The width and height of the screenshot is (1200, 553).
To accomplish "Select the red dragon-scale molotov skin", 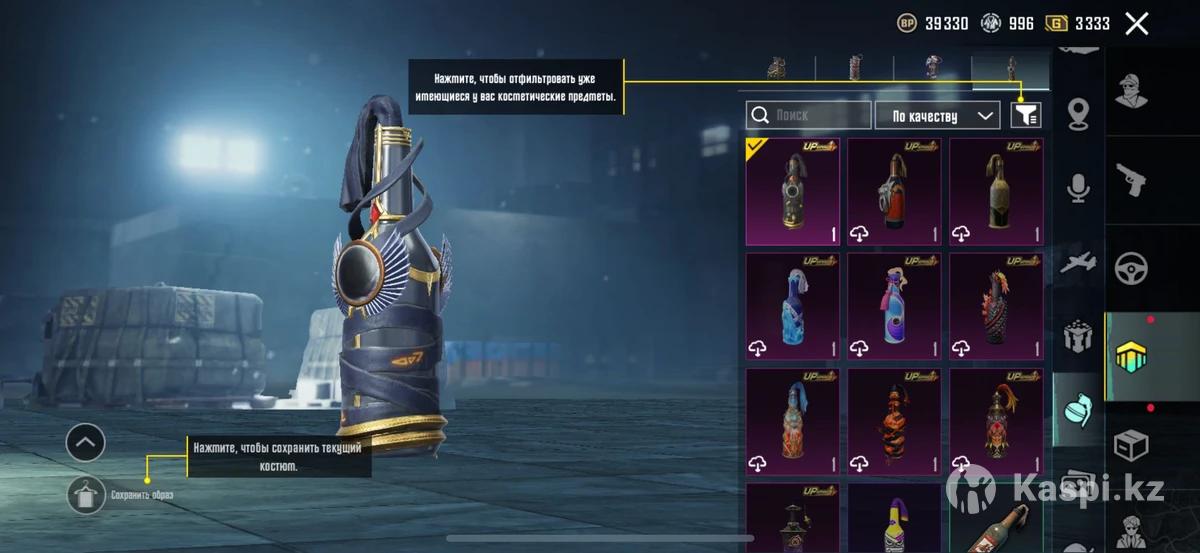I will coord(996,306).
